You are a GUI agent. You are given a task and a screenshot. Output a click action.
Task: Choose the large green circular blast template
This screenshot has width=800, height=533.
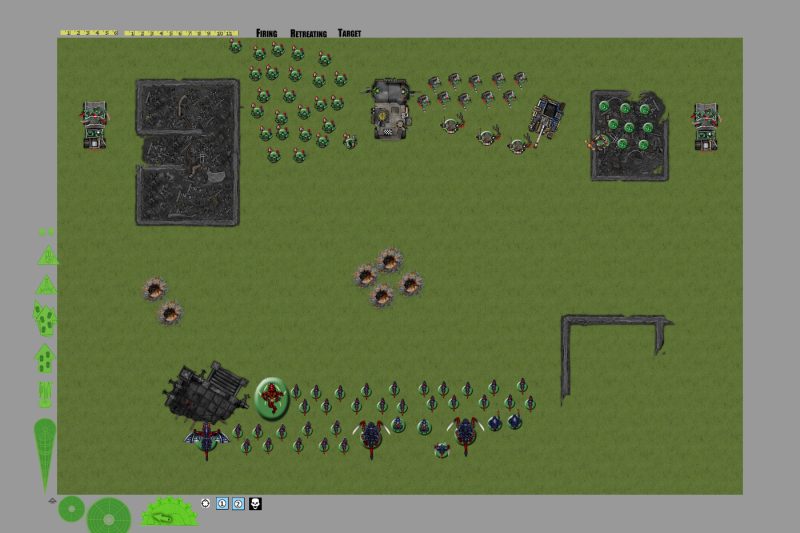click(x=108, y=516)
